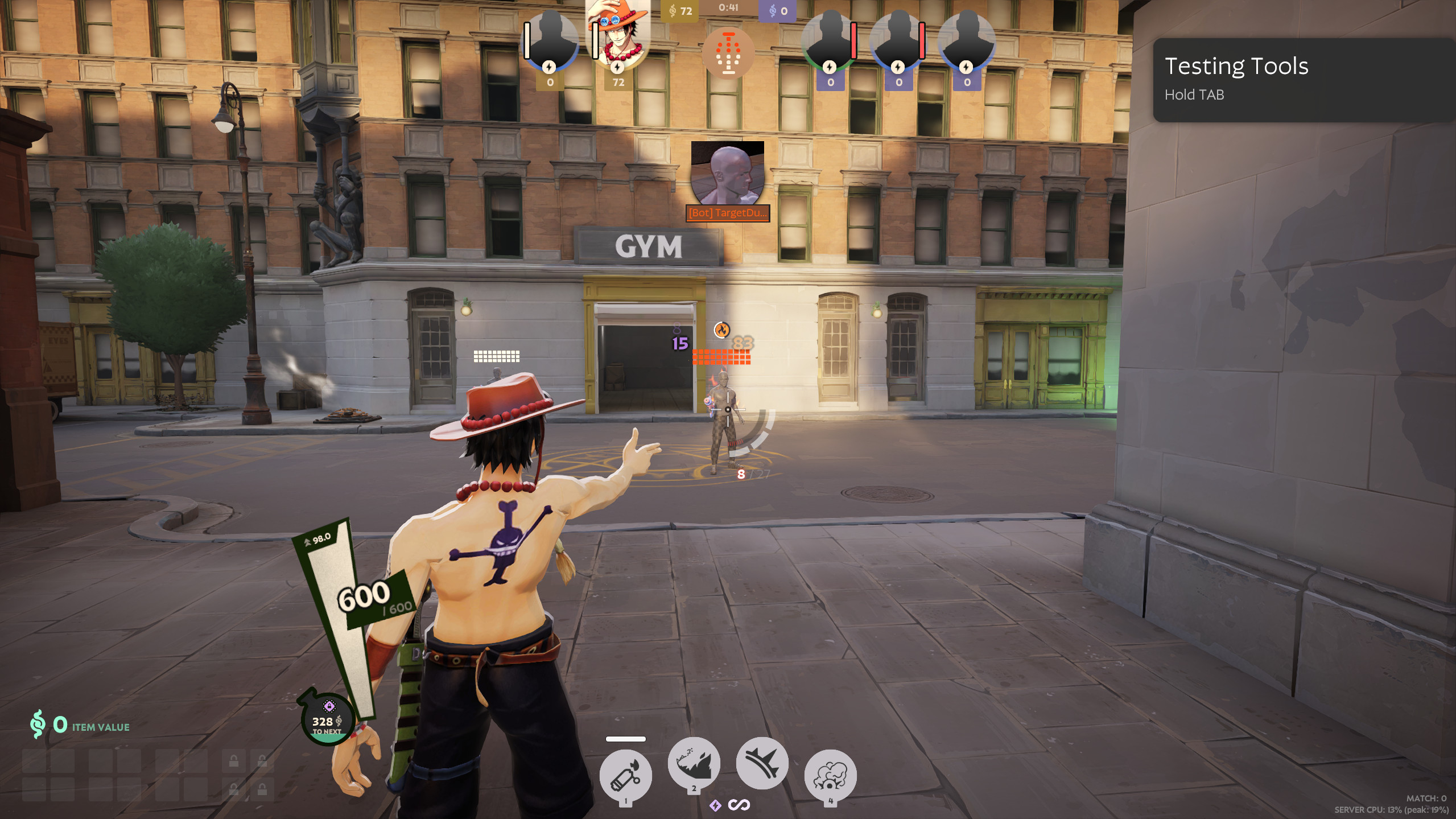Click the Bot TargetDummy portrait
Viewport: 1456px width, 819px height.
[727, 174]
